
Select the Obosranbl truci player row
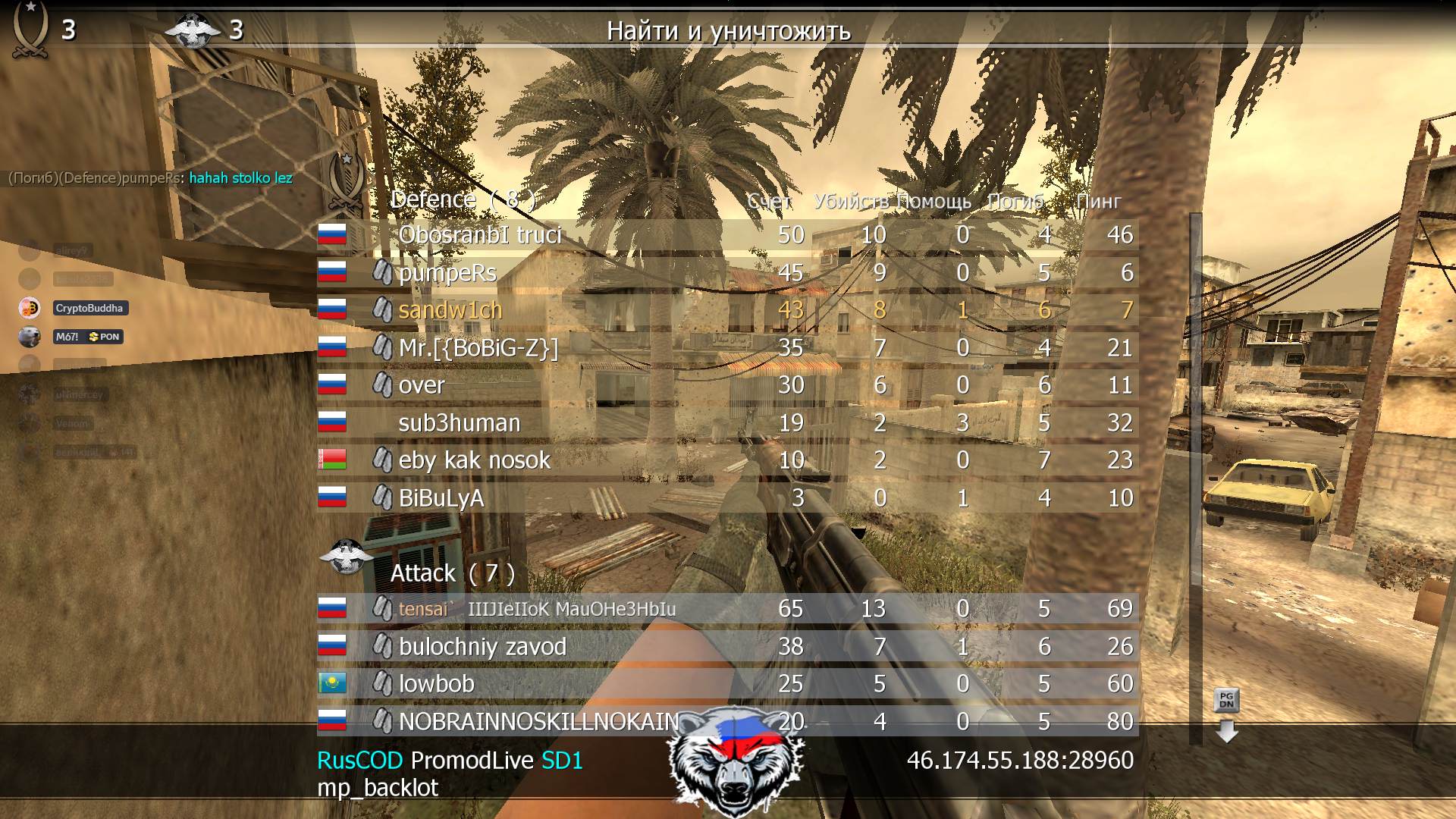coord(479,235)
